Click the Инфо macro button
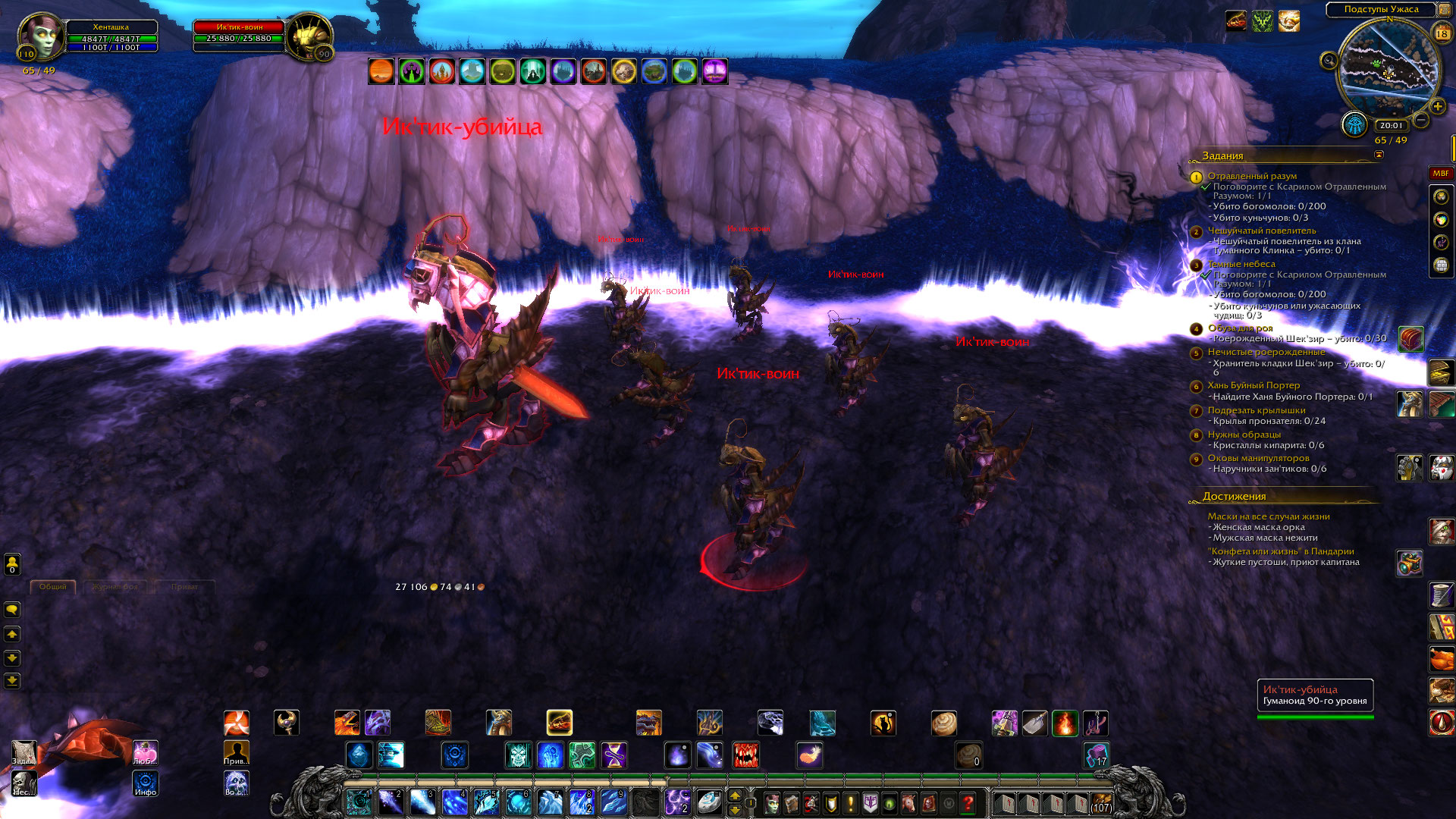Screen dimensions: 1456x819 click(146, 783)
